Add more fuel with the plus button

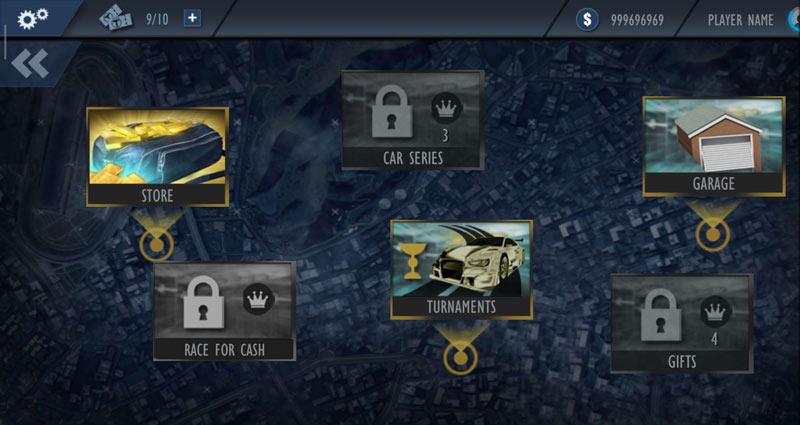(192, 18)
